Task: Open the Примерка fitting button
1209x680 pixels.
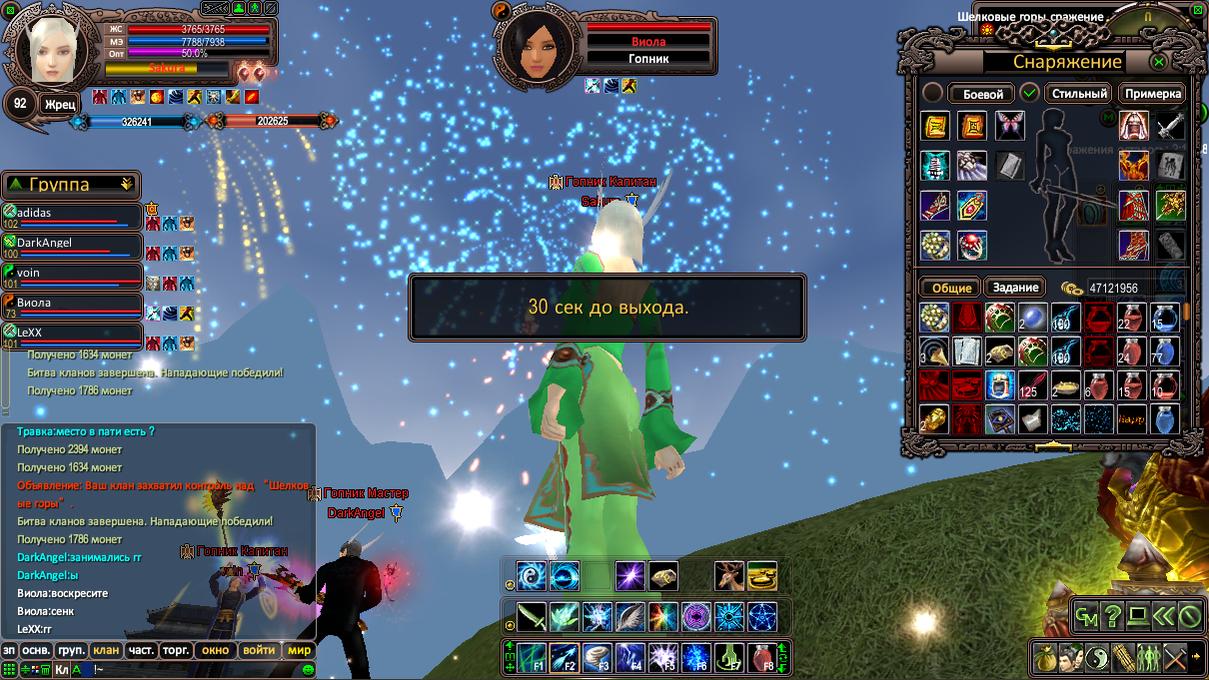Action: coord(1153,93)
